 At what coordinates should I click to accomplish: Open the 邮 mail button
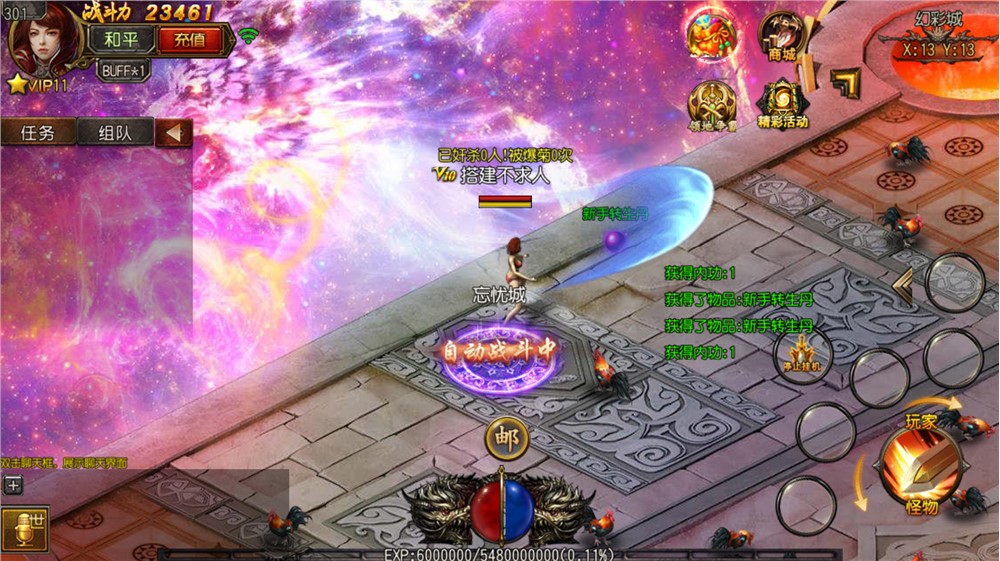click(507, 438)
